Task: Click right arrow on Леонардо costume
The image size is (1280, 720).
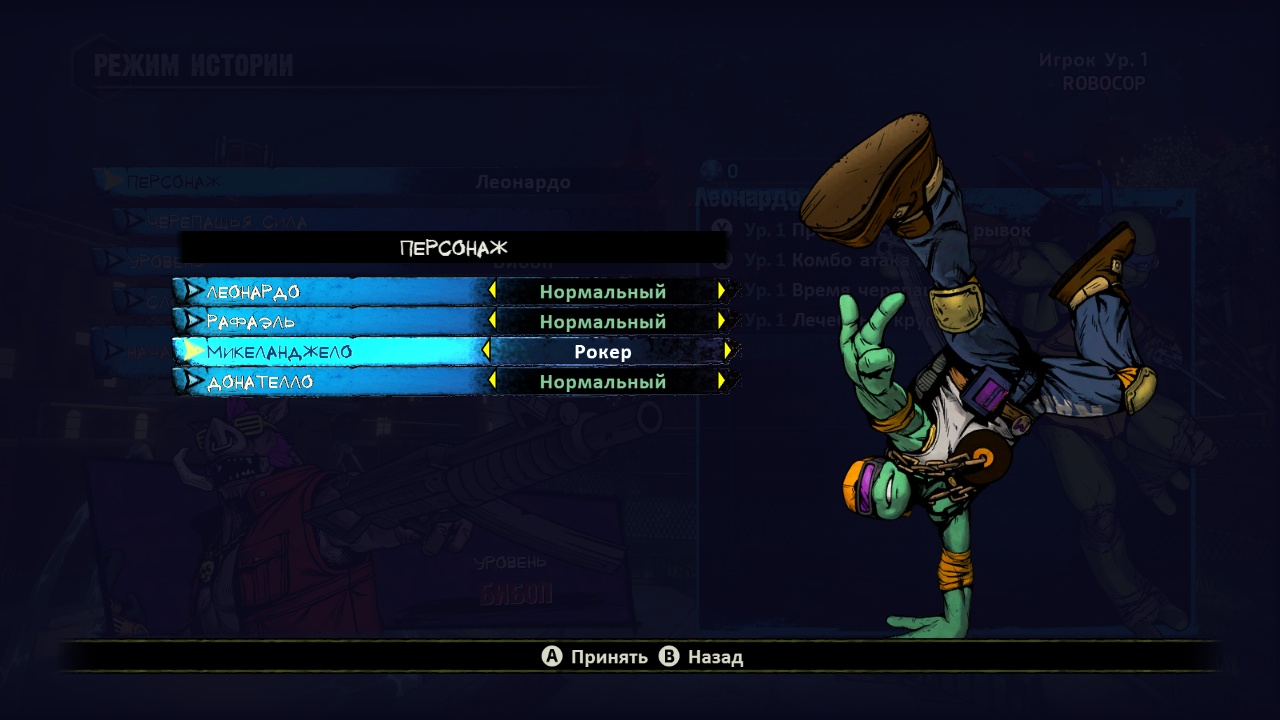Action: (x=721, y=291)
